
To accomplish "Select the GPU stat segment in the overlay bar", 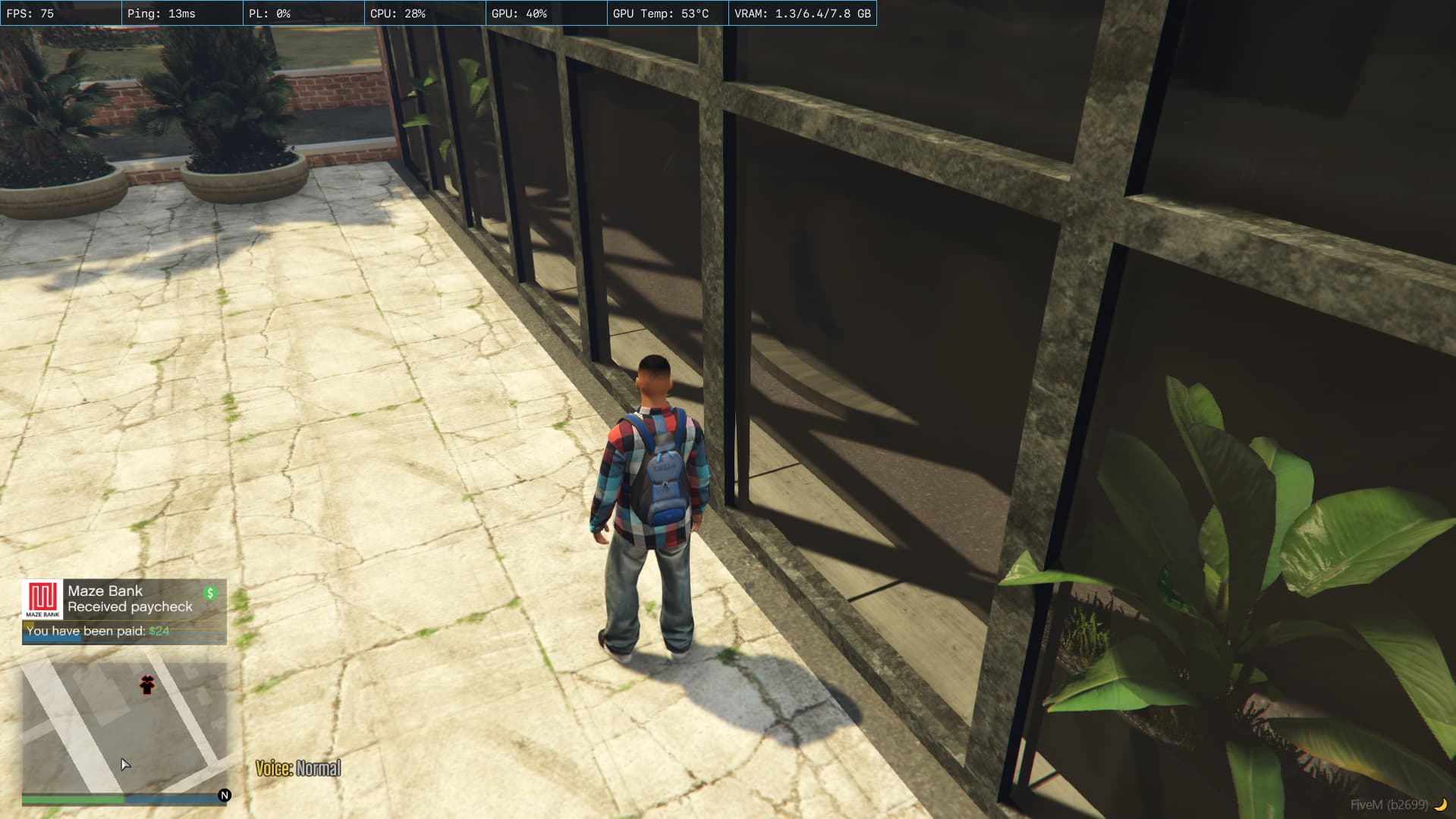I will (518, 12).
